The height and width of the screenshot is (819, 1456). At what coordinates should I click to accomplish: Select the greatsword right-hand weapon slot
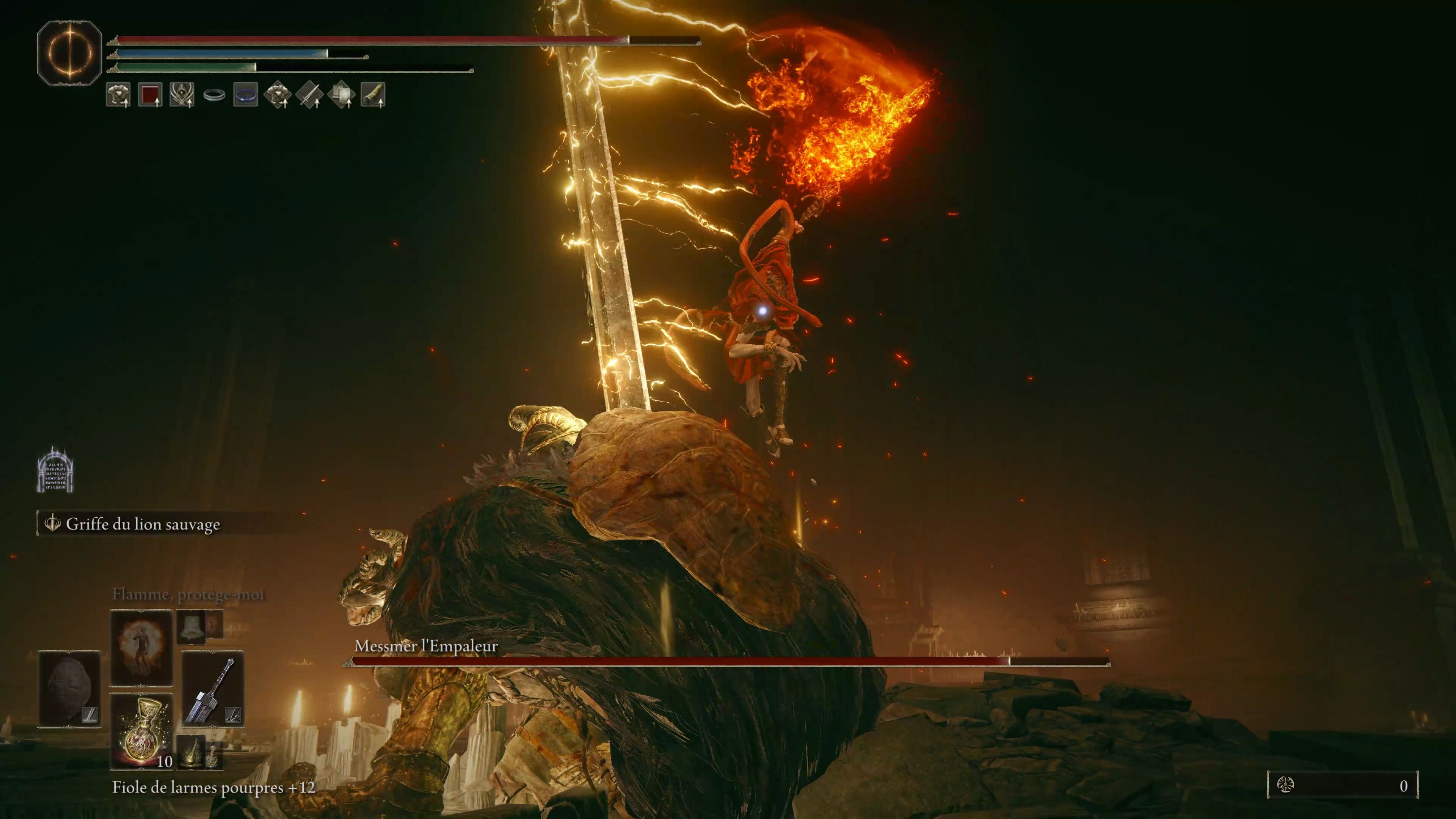[x=212, y=689]
